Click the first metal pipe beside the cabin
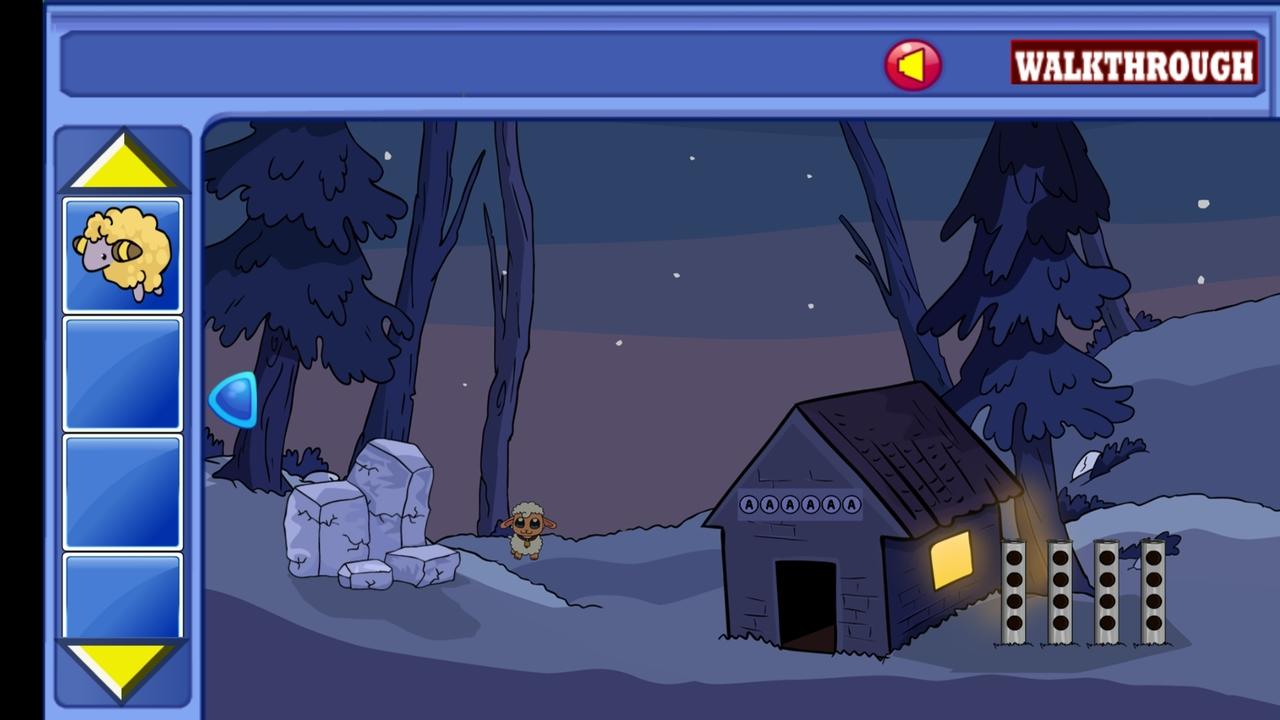 tap(1012, 590)
